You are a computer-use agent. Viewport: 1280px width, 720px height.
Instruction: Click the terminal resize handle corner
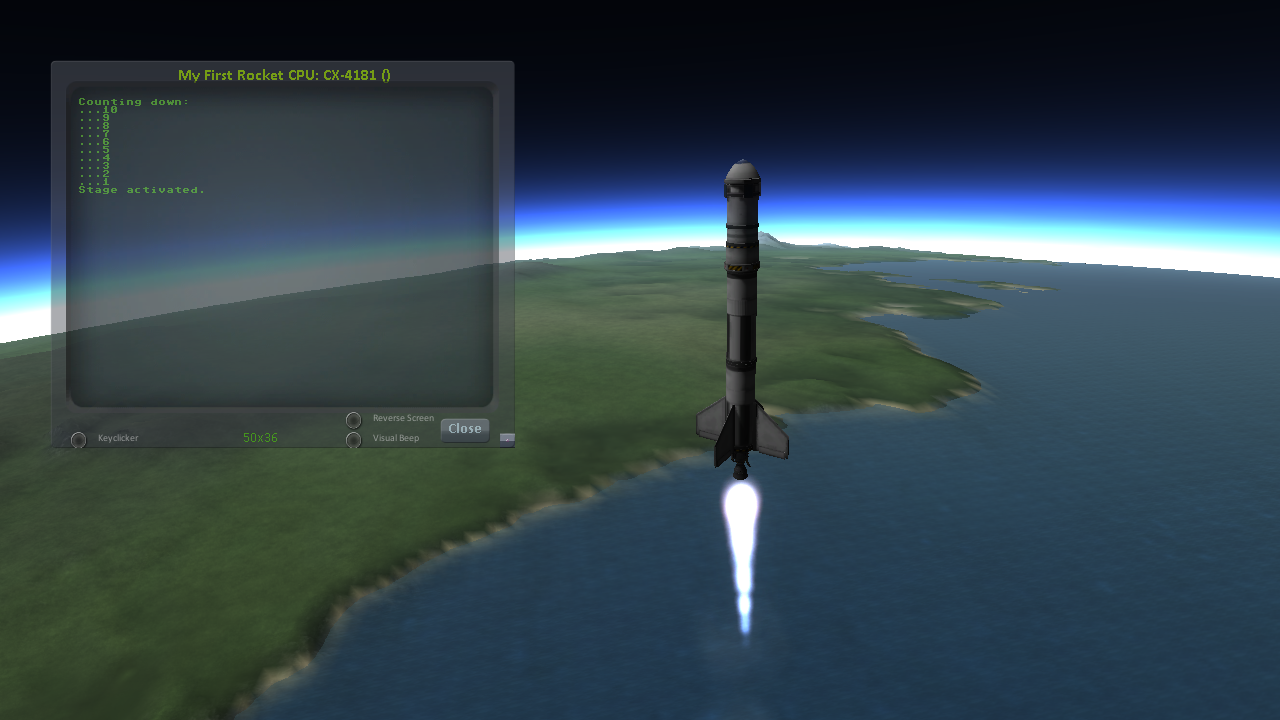pos(507,438)
